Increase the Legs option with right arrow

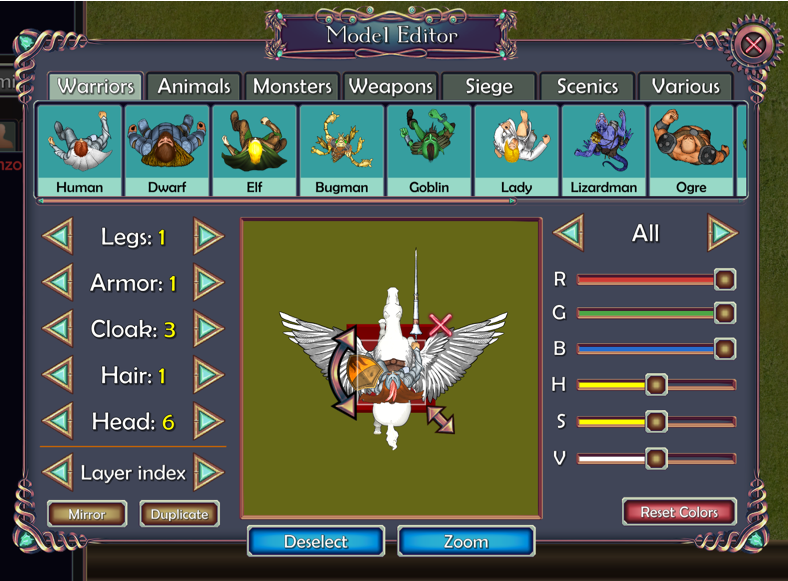coord(208,237)
